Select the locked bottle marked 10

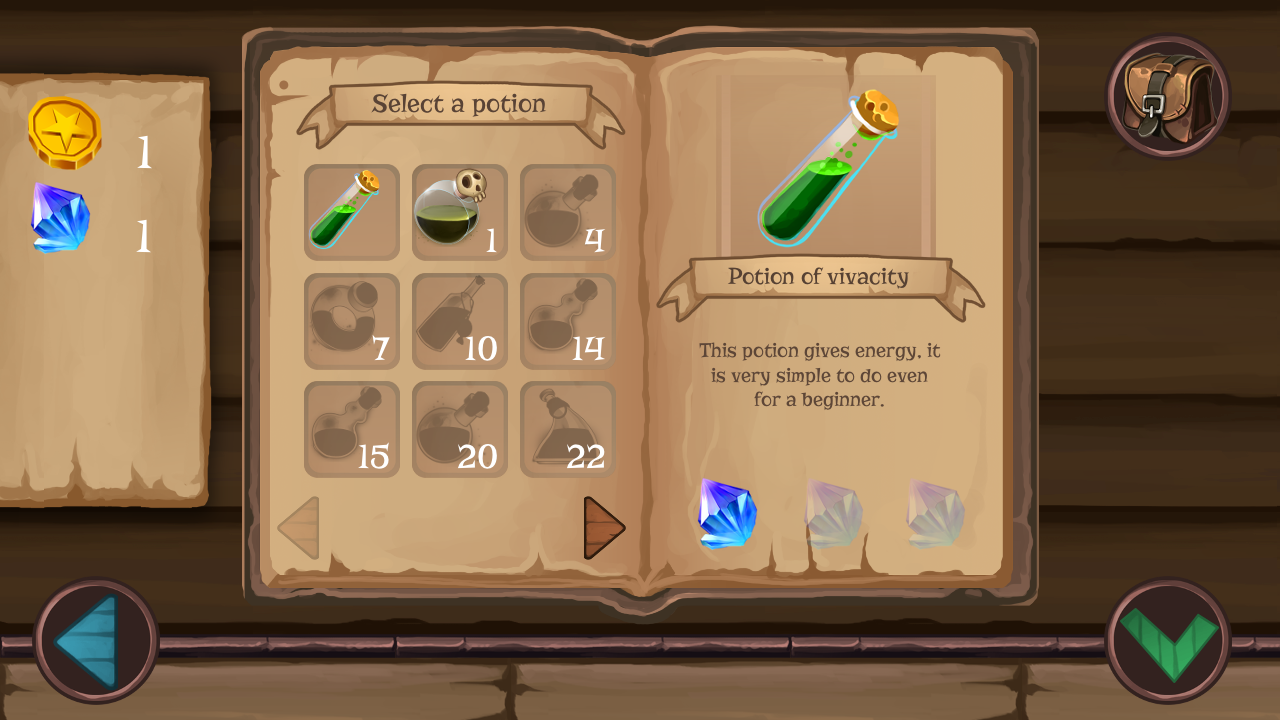pos(459,321)
